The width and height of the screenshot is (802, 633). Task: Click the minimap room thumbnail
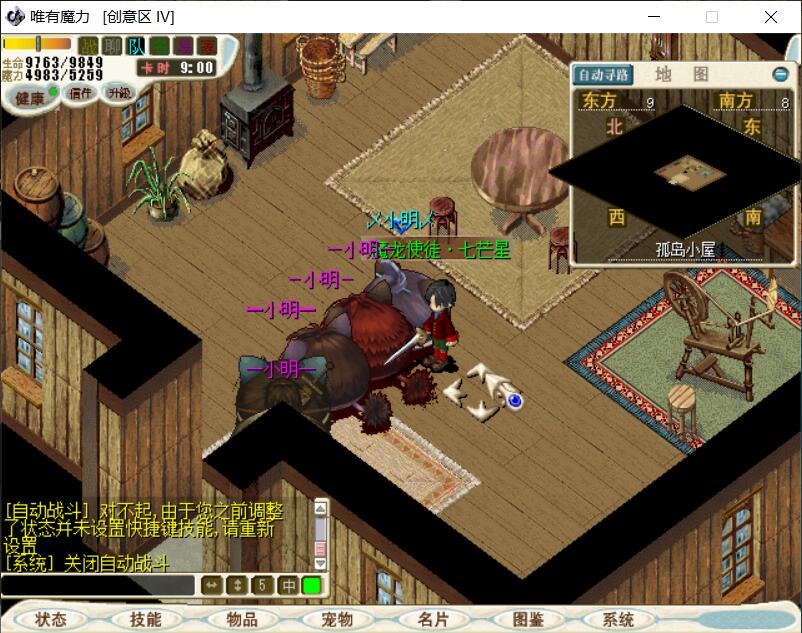tap(690, 173)
